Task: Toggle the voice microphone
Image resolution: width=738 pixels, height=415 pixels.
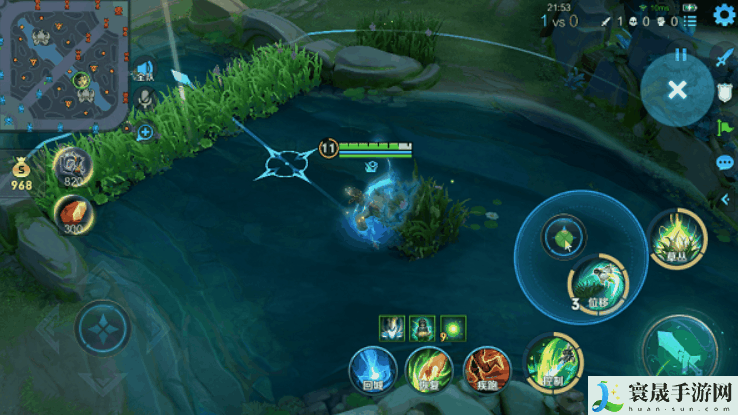Action: (x=146, y=99)
